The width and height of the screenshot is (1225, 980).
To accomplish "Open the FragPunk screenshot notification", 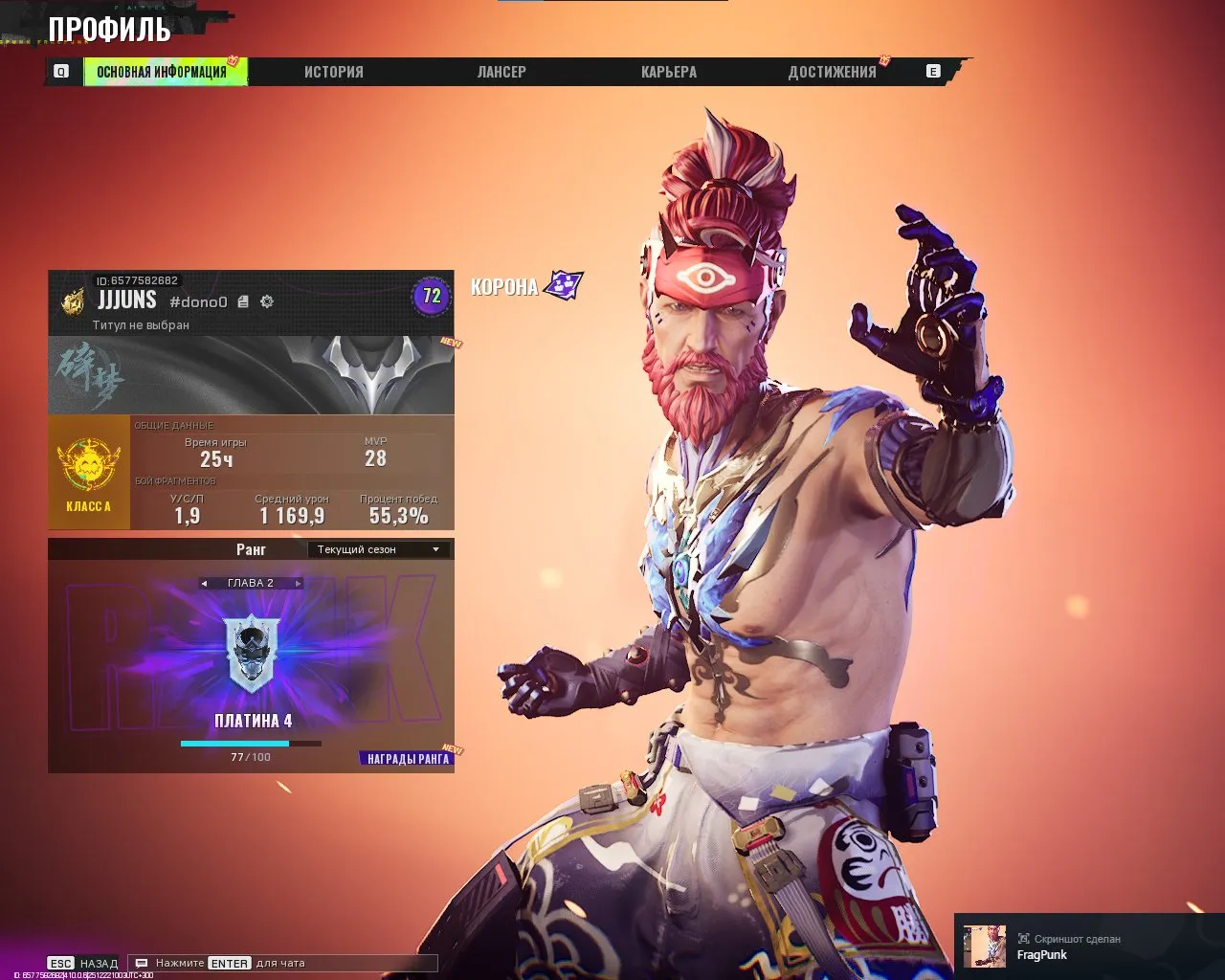I will pos(1089,947).
